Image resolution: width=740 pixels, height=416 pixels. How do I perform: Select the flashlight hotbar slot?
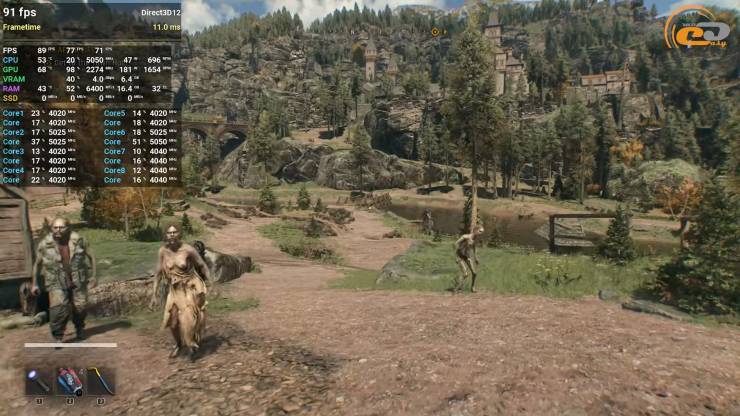click(39, 381)
